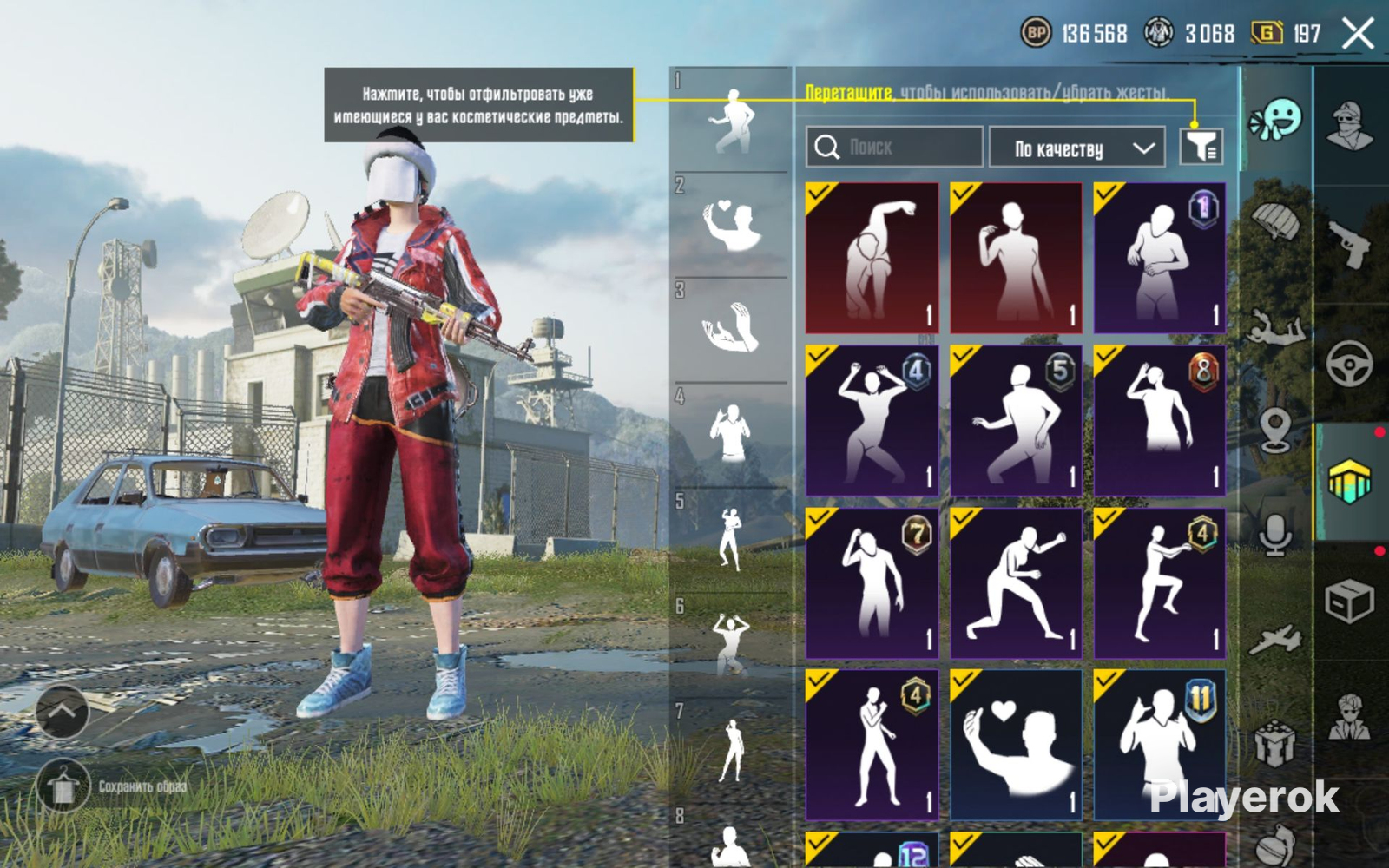
Task: Open the microphone voice tab
Action: pos(1275,532)
